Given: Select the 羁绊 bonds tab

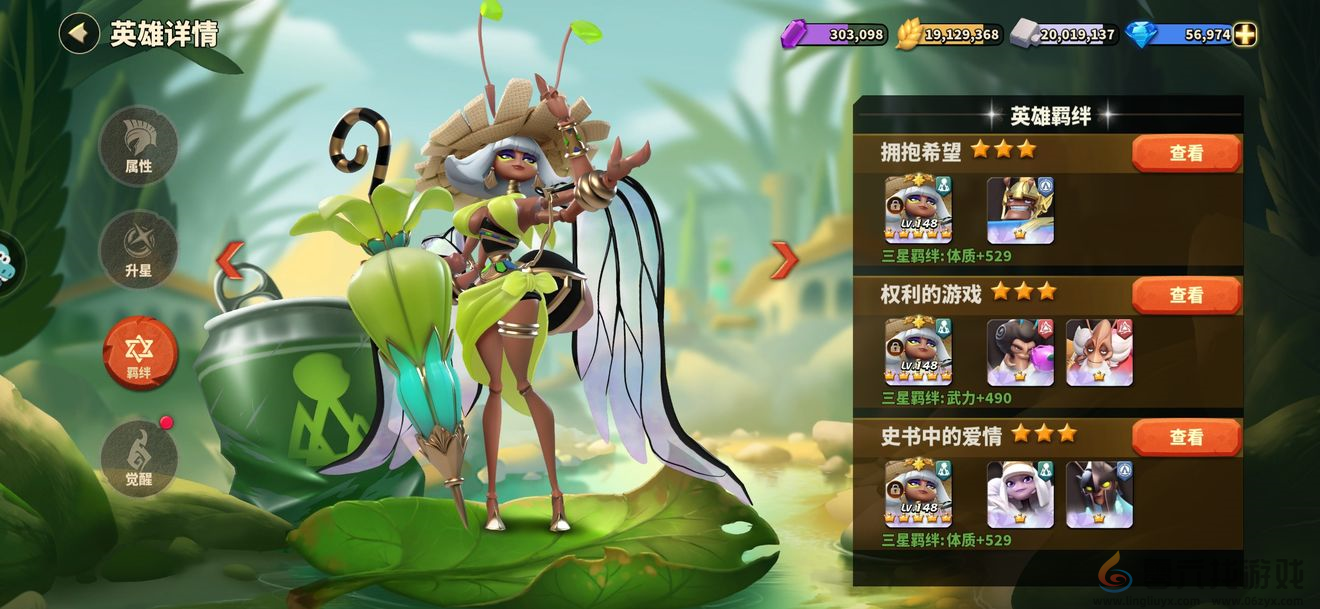Looking at the screenshot, I should coord(139,353).
